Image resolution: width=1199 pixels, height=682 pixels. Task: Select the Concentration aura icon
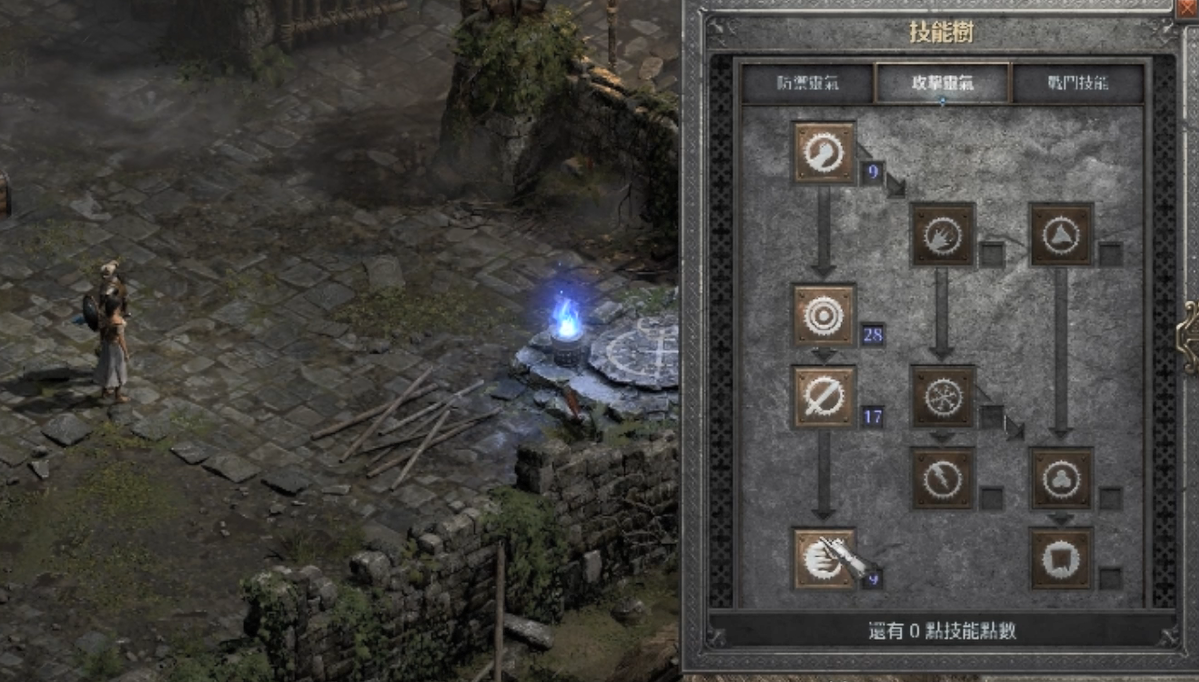[824, 396]
